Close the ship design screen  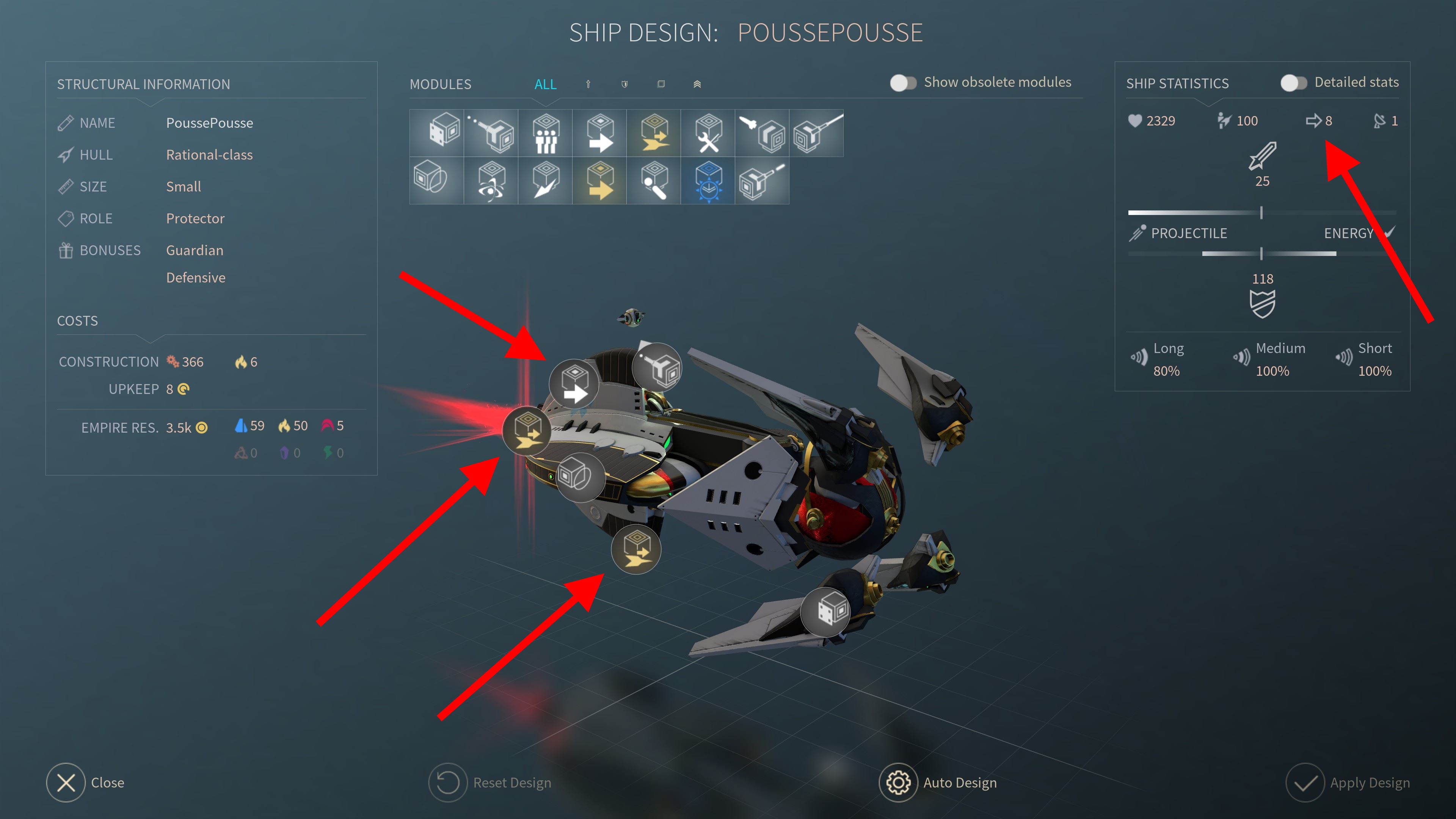pos(66,782)
